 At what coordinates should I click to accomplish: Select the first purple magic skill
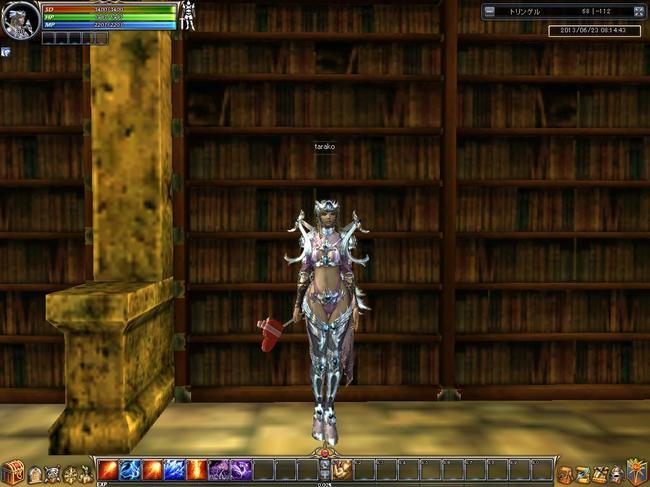point(218,469)
